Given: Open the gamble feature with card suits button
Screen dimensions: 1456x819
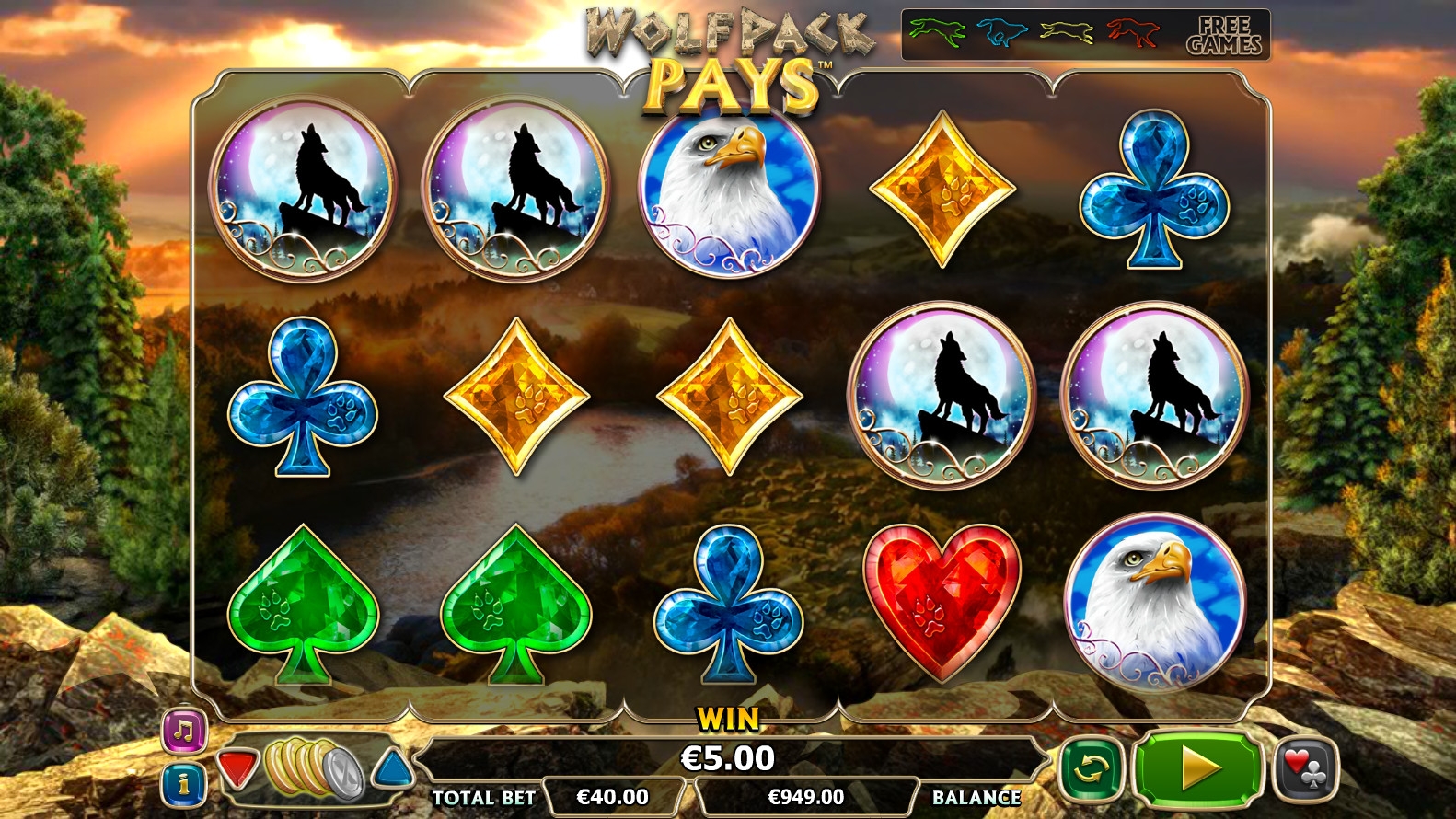Looking at the screenshot, I should 1304,768.
